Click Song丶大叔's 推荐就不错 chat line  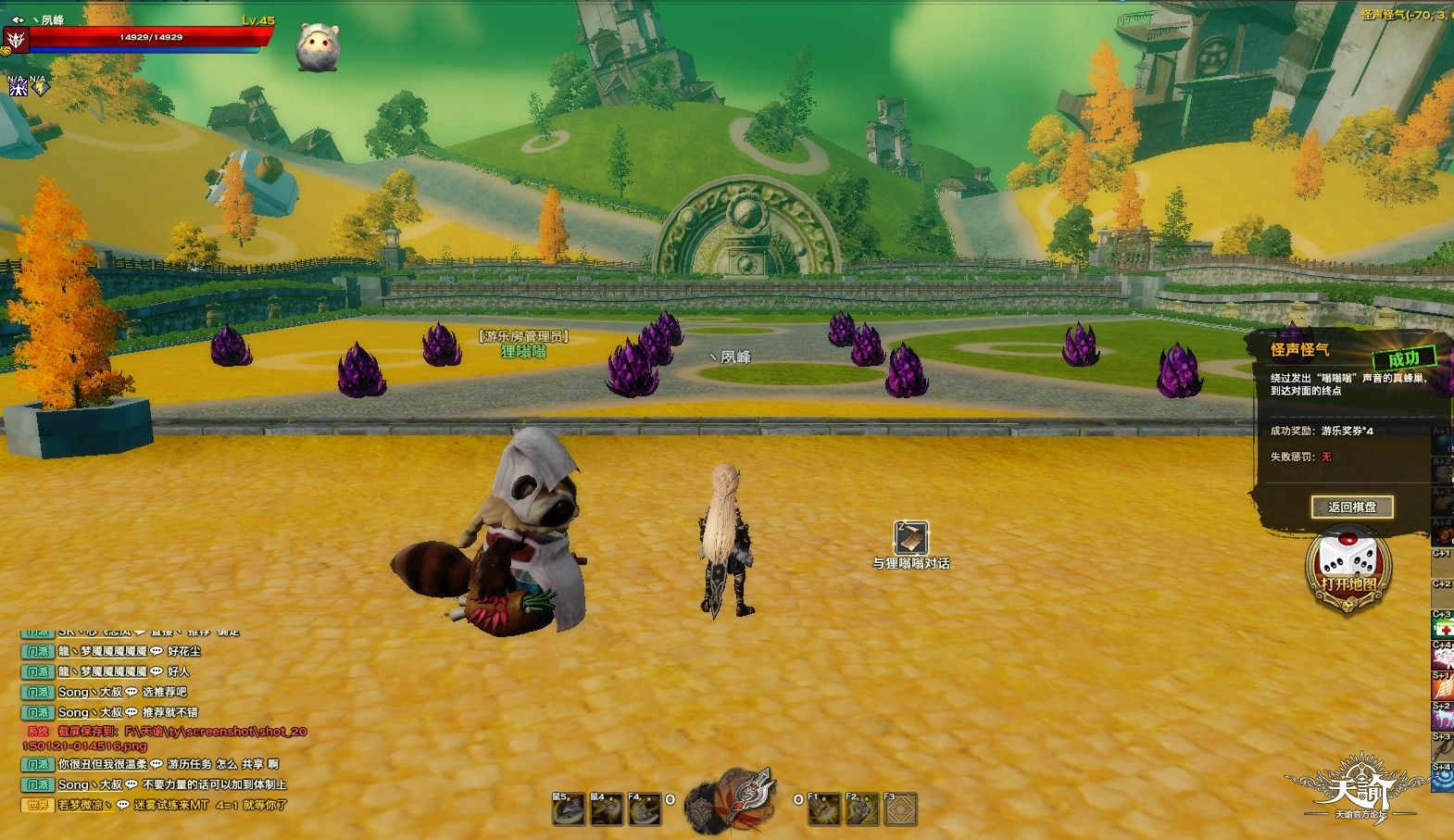tap(130, 712)
